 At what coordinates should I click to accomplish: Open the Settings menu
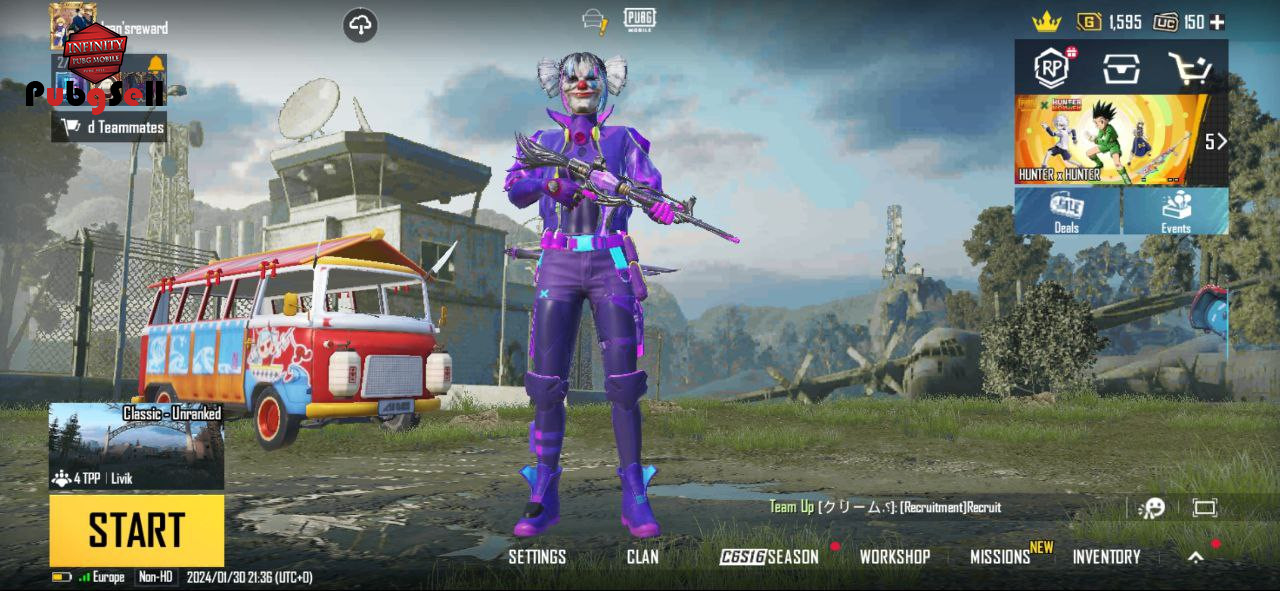[537, 557]
